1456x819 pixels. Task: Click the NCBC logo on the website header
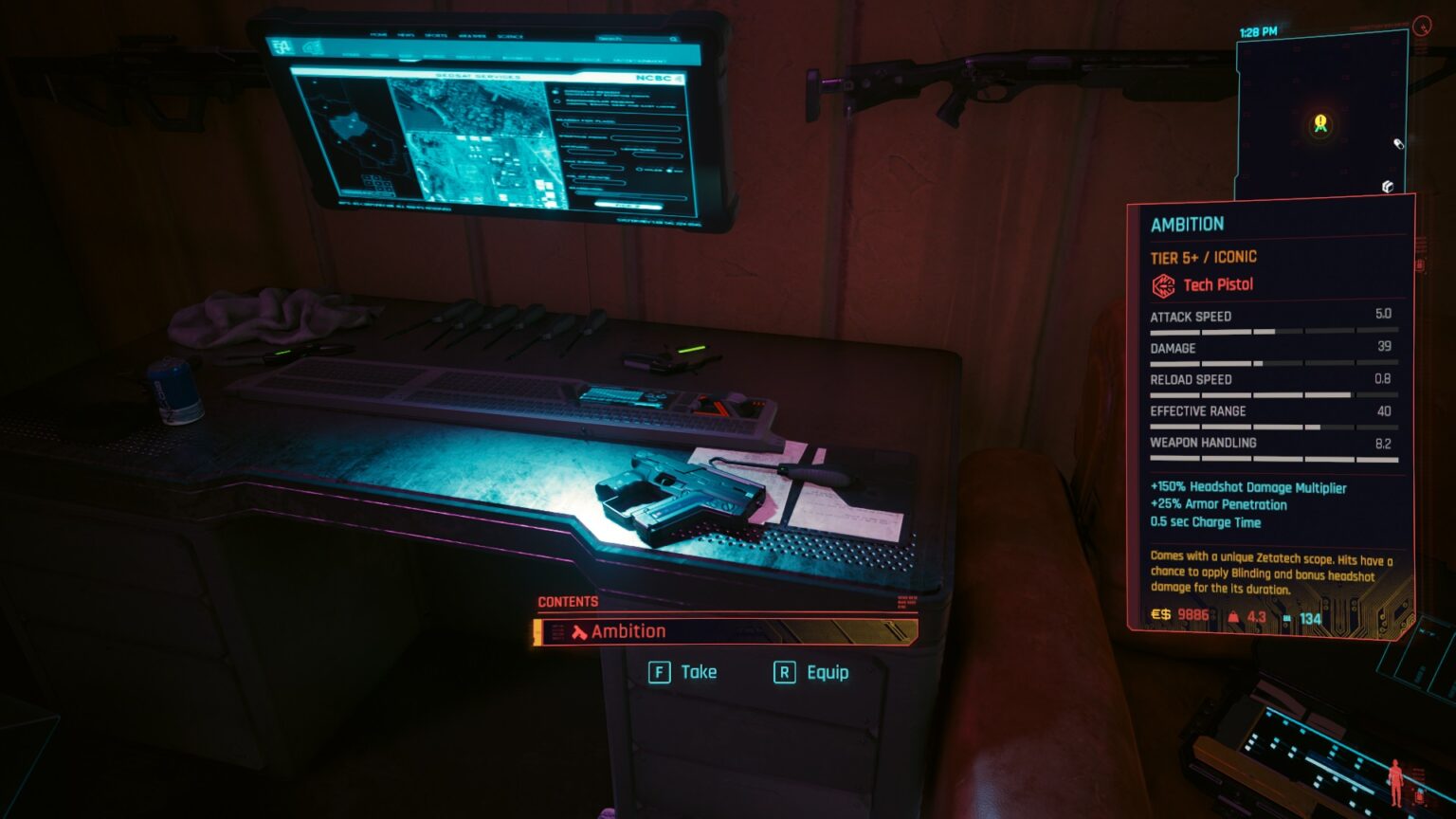tap(653, 78)
